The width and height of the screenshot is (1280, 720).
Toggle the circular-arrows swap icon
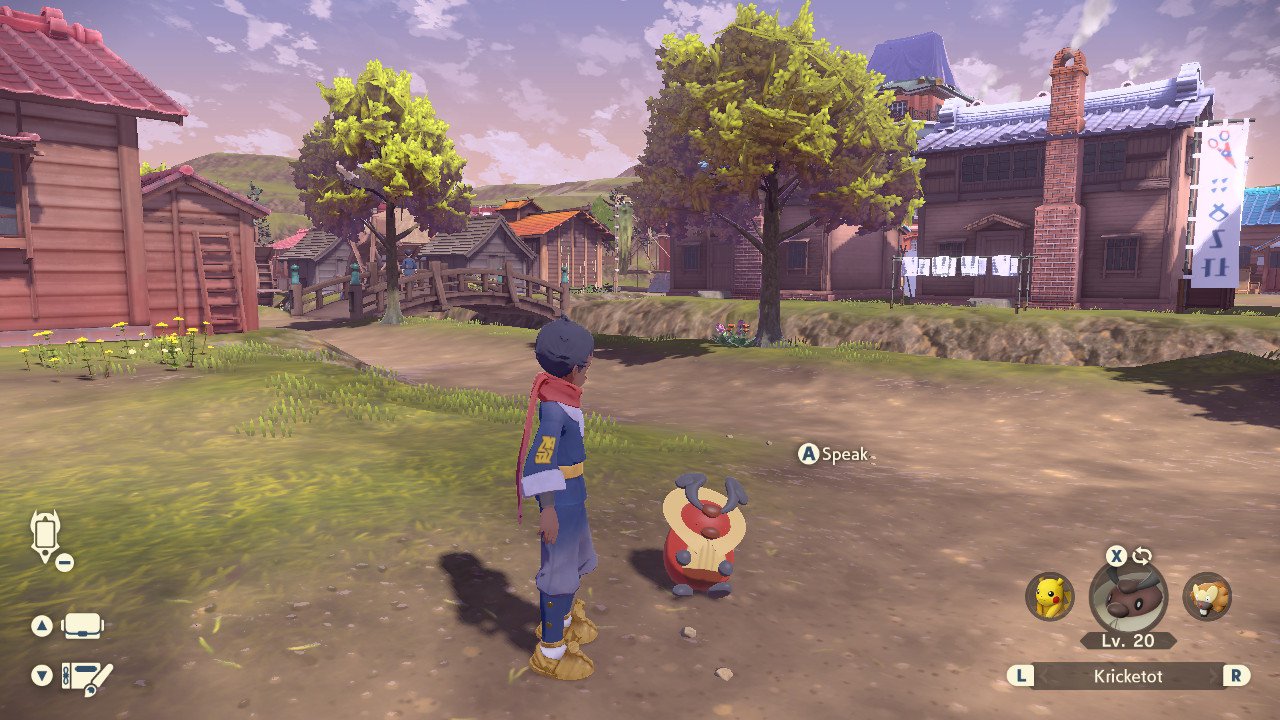pyautogui.click(x=1142, y=556)
